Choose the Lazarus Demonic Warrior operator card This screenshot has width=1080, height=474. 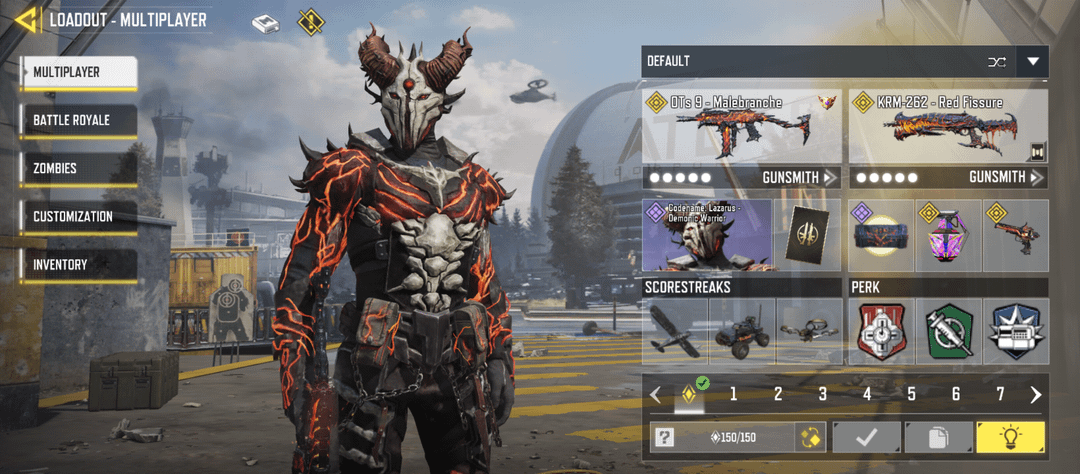click(x=707, y=236)
